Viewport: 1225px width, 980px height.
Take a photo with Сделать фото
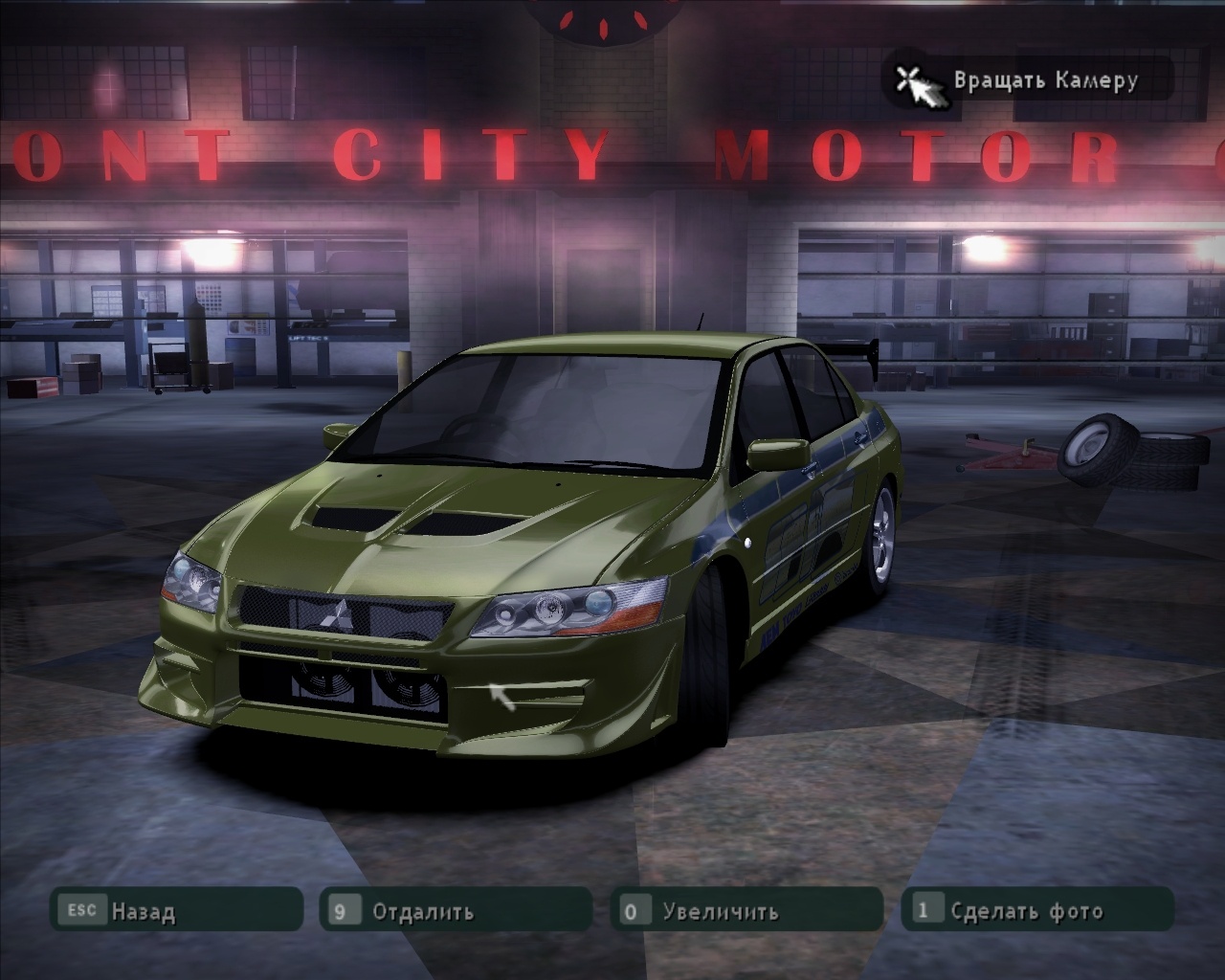click(1037, 910)
